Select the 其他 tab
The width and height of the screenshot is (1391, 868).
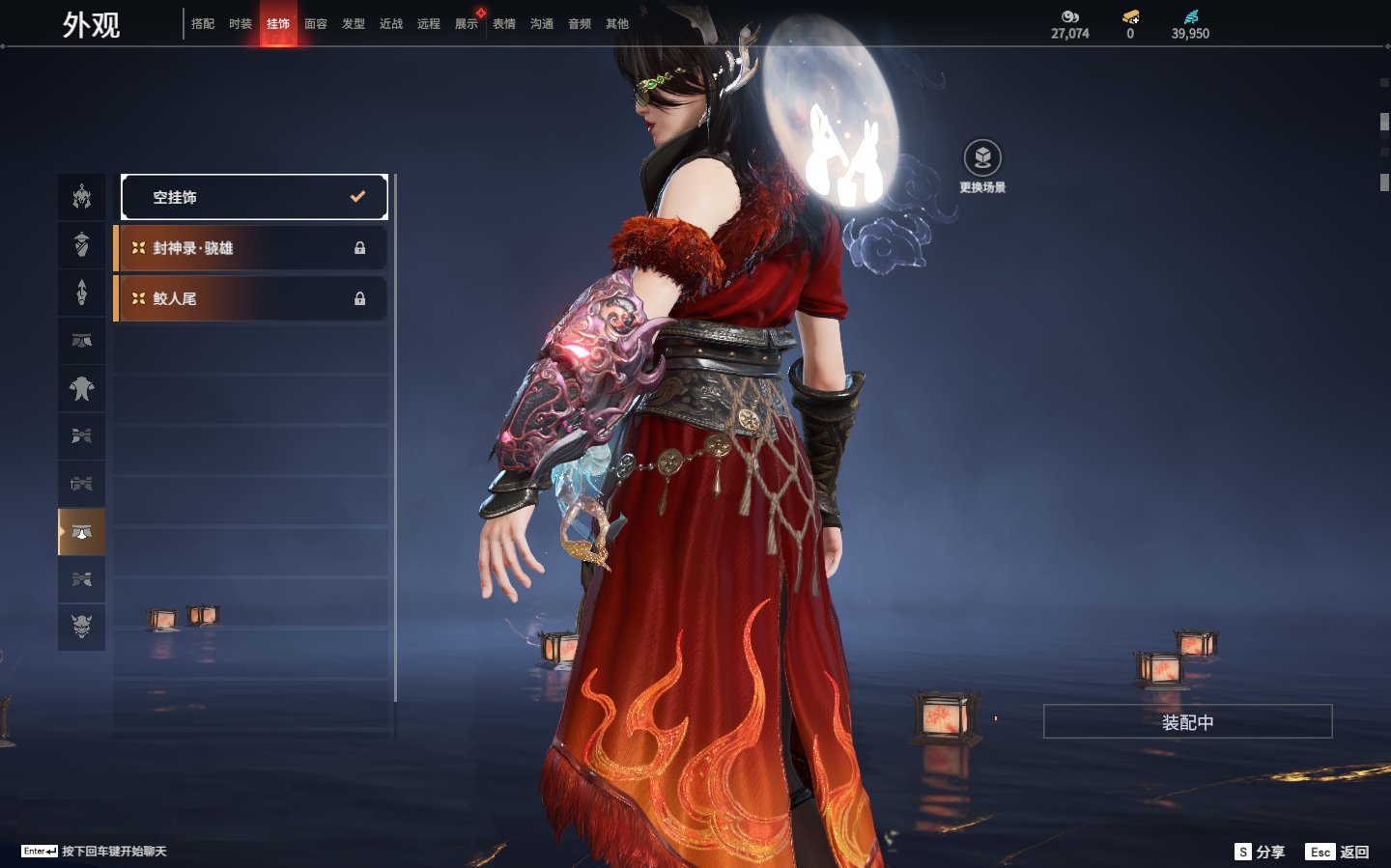click(x=617, y=24)
